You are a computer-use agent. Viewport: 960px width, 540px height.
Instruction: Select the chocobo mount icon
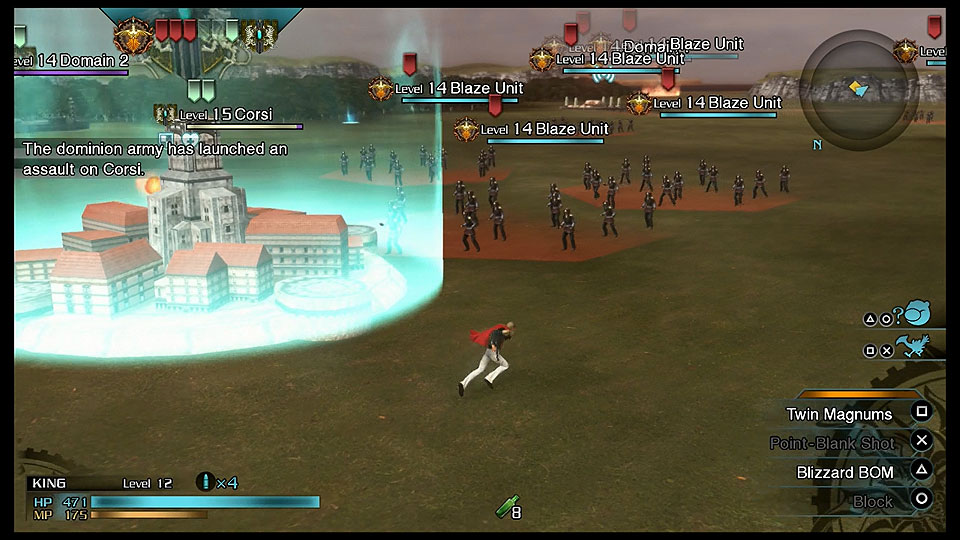coord(911,347)
